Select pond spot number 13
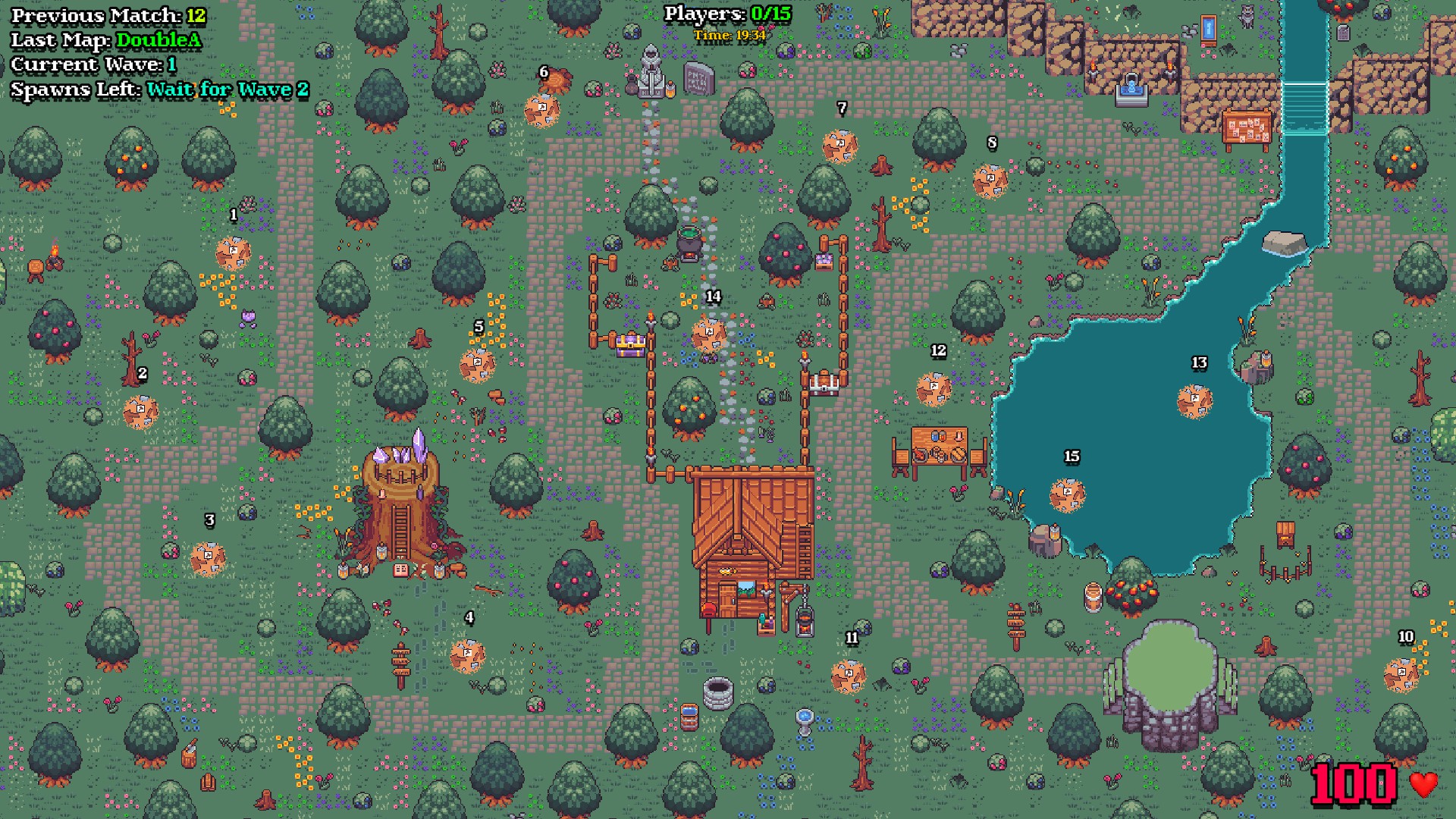 click(x=1195, y=401)
